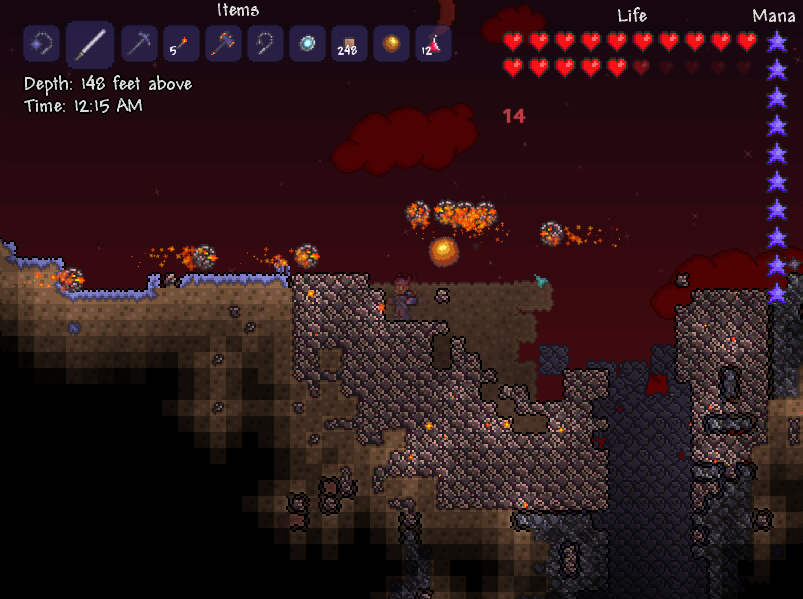The height and width of the screenshot is (599, 803).
Task: Switch to the hammer axe slot
Action: 223,45
